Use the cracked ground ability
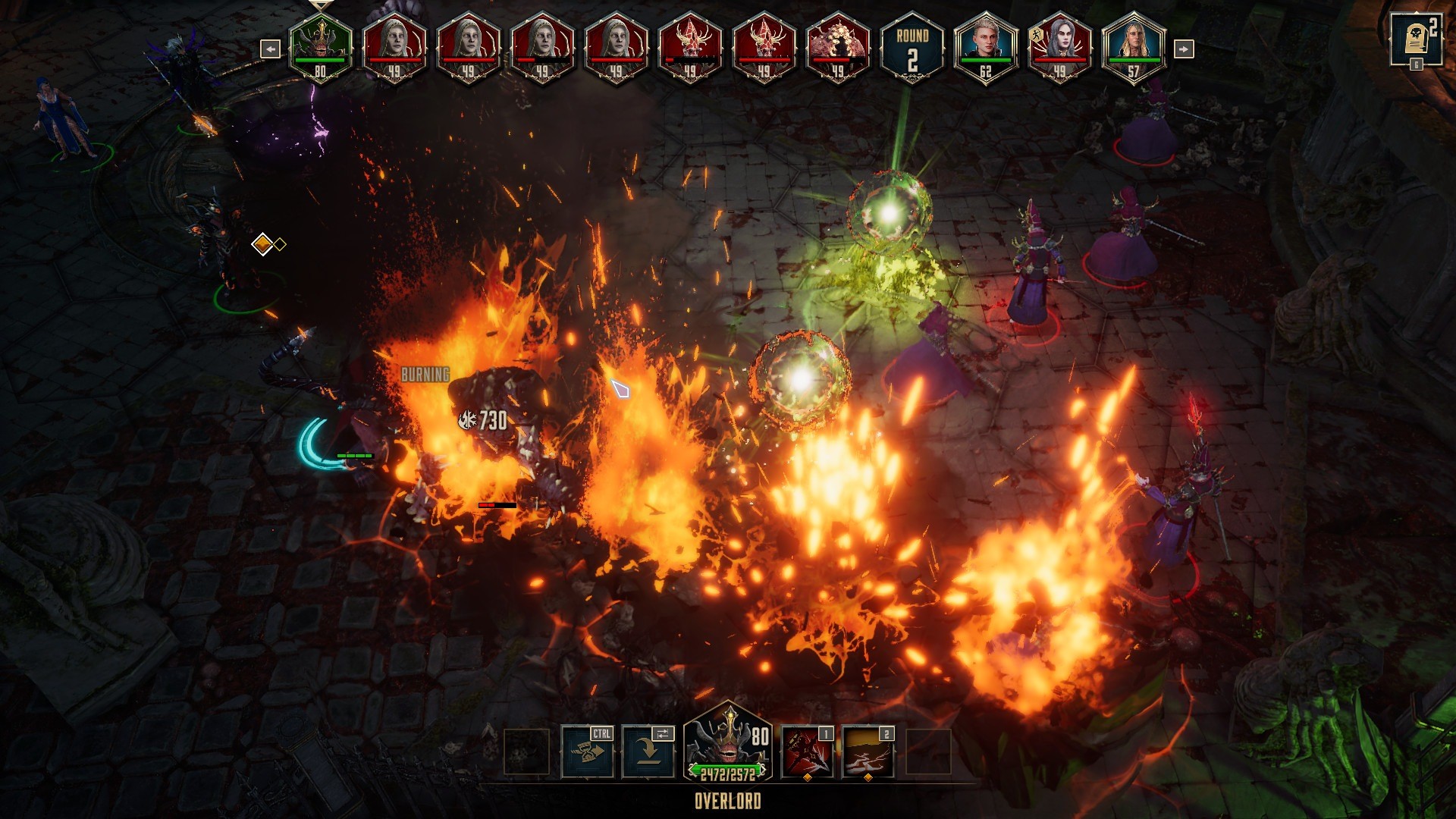 click(868, 752)
